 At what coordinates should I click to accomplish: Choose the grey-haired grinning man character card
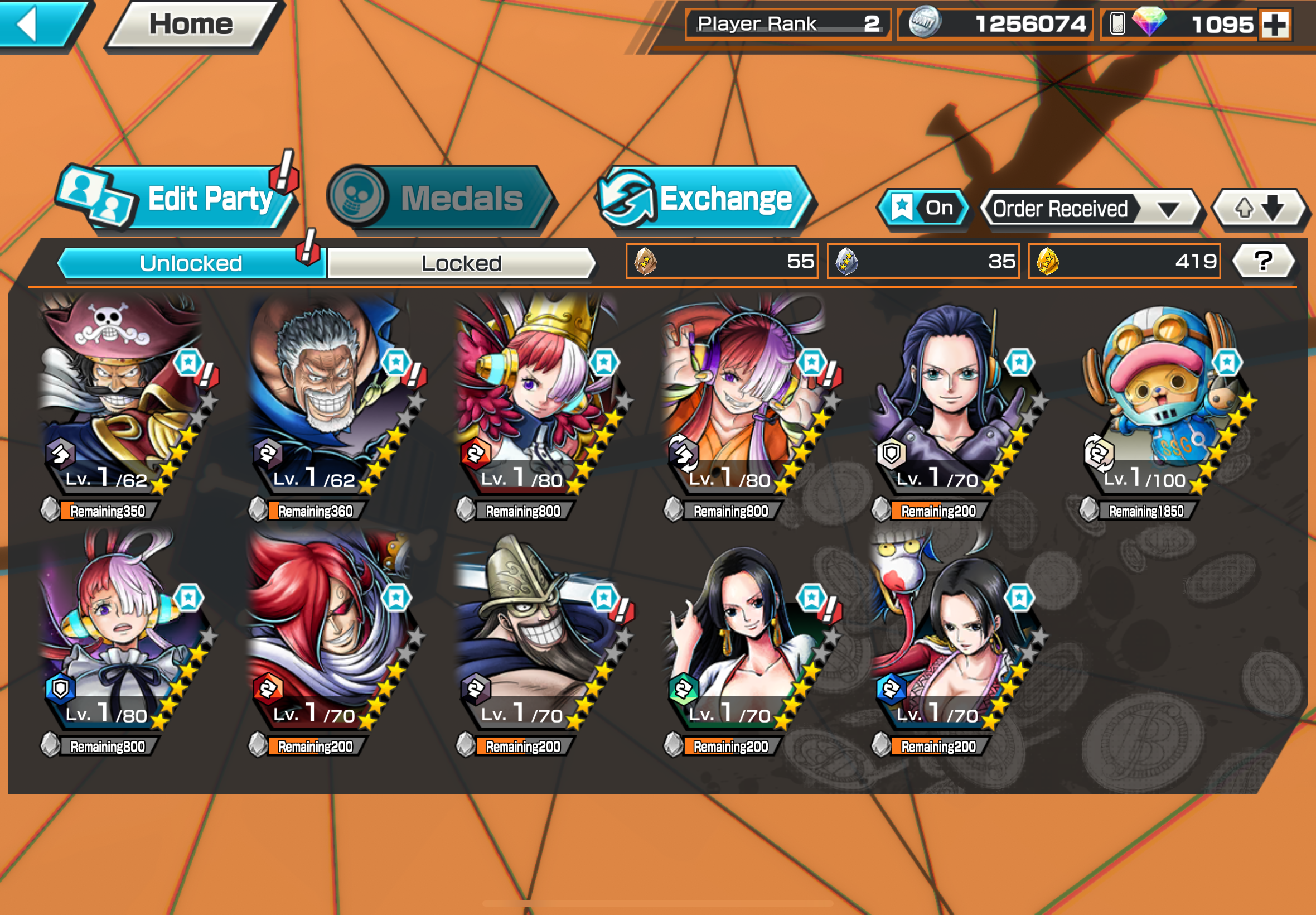[x=330, y=401]
